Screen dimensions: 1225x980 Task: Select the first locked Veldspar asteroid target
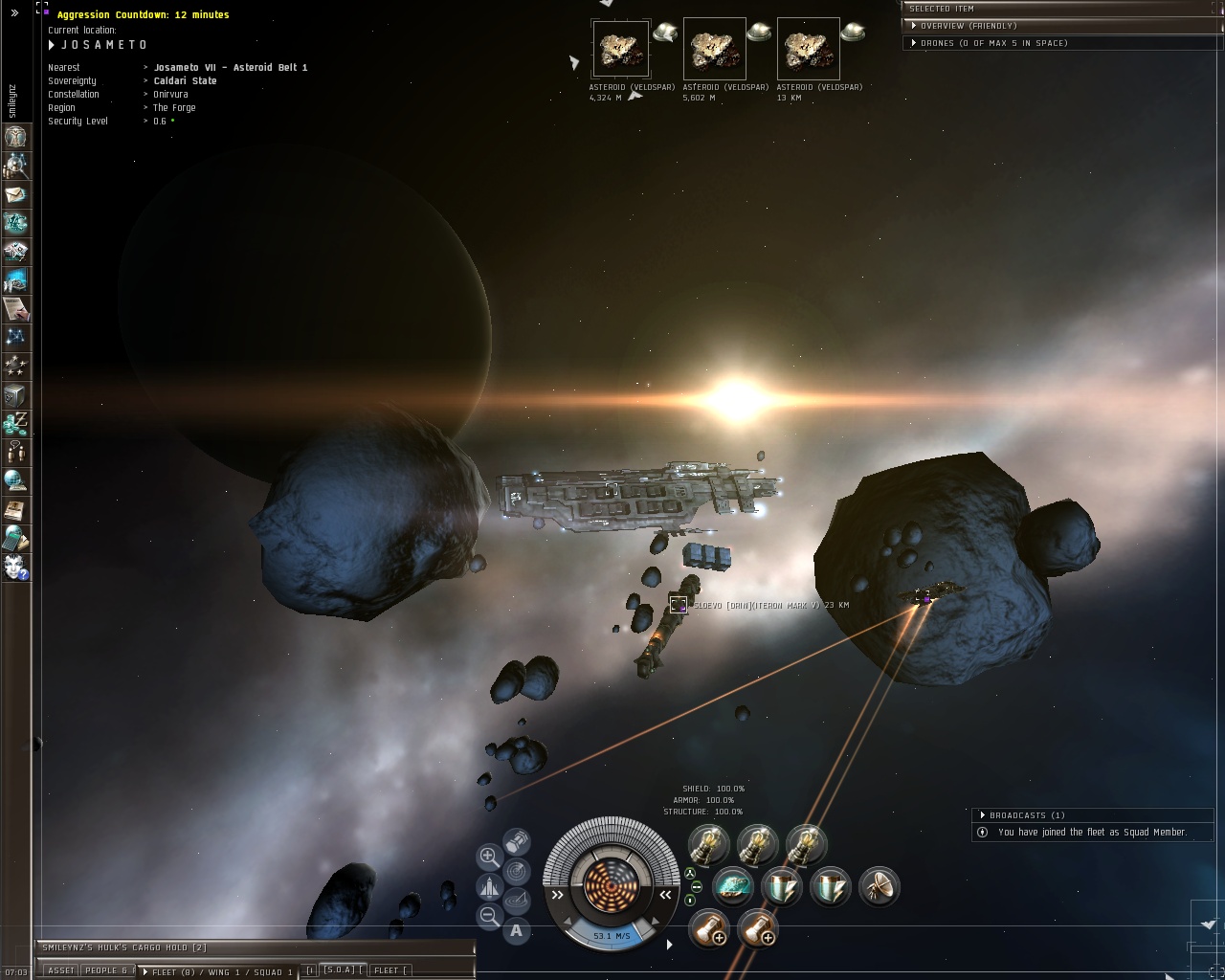[620, 49]
